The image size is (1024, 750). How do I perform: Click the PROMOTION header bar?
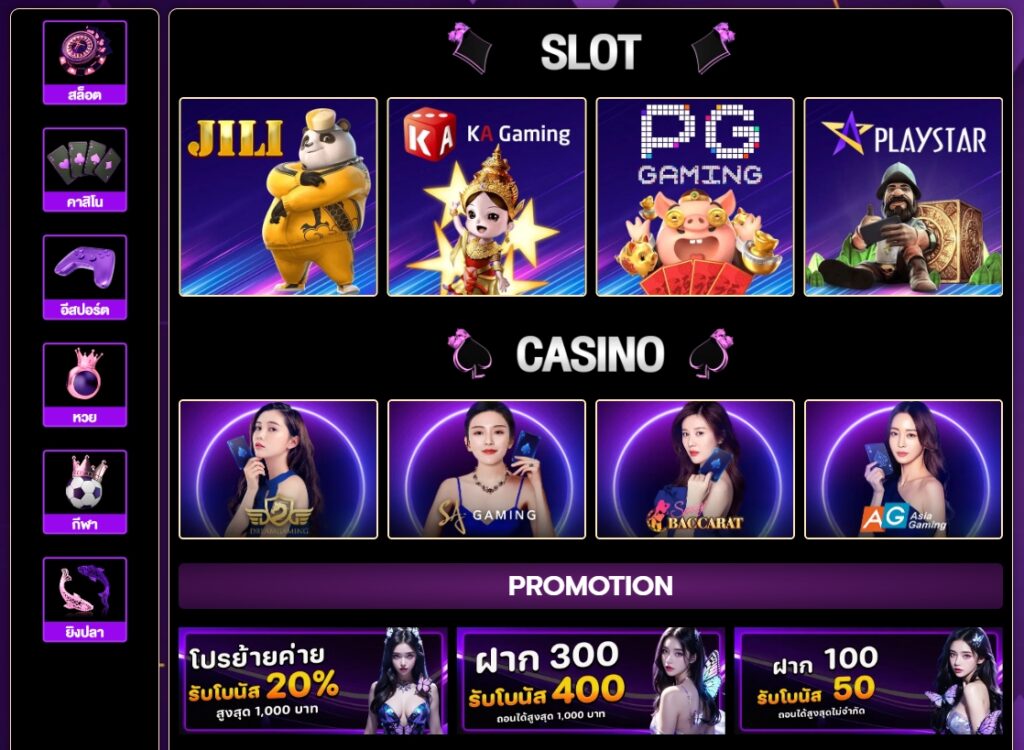(x=590, y=586)
